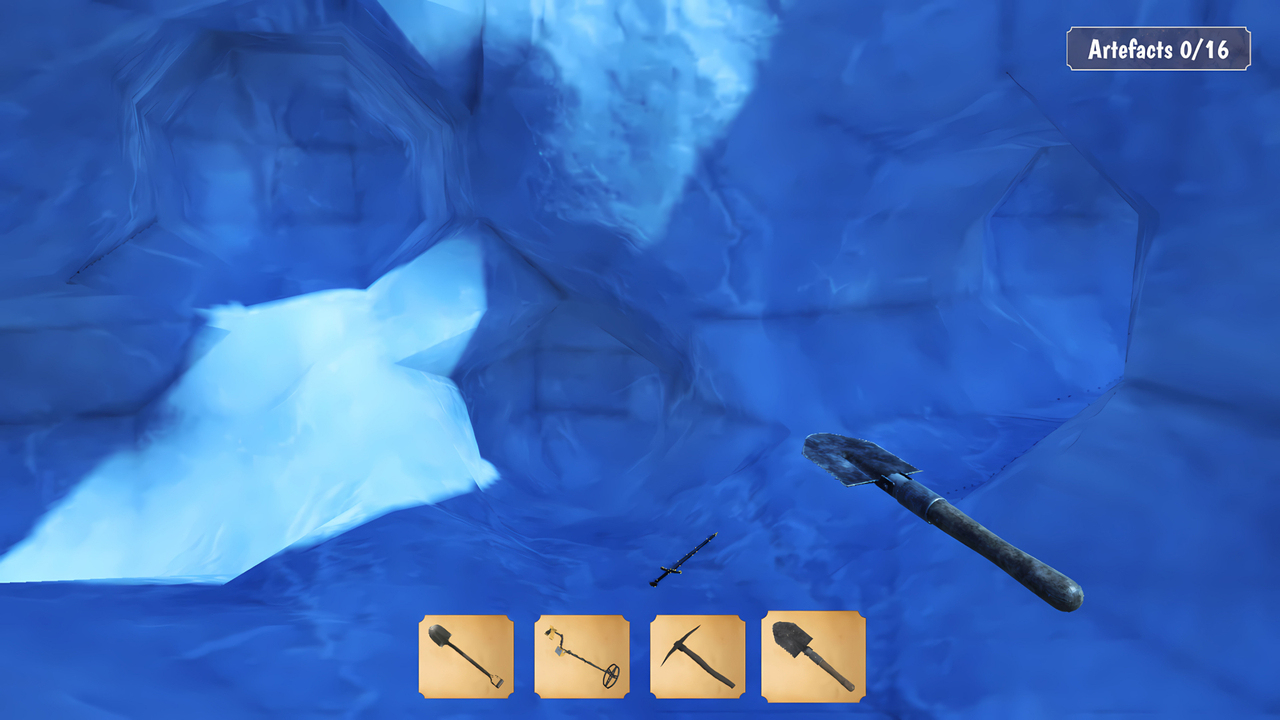Click the shovel blade of the held tool
The width and height of the screenshot is (1280, 720).
coord(850,460)
